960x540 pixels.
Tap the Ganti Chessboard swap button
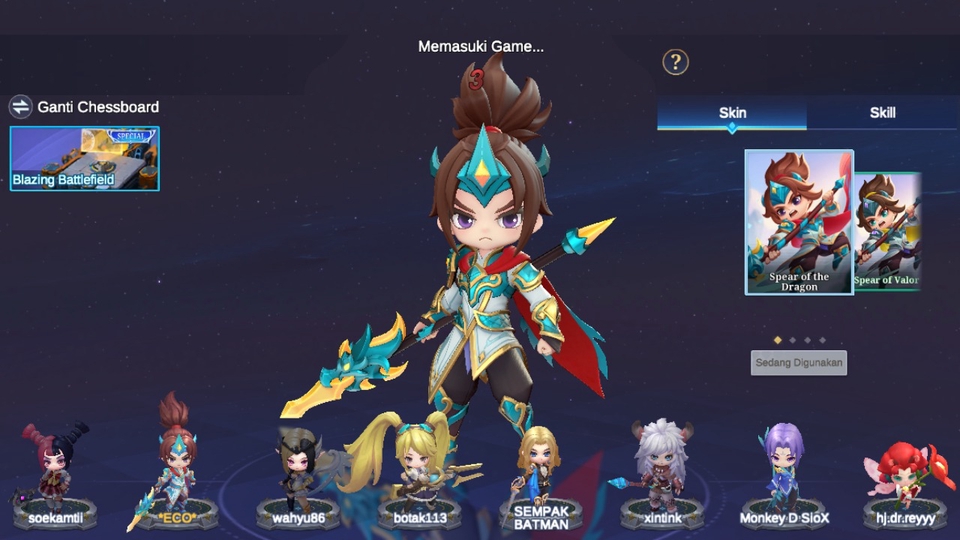click(21, 107)
